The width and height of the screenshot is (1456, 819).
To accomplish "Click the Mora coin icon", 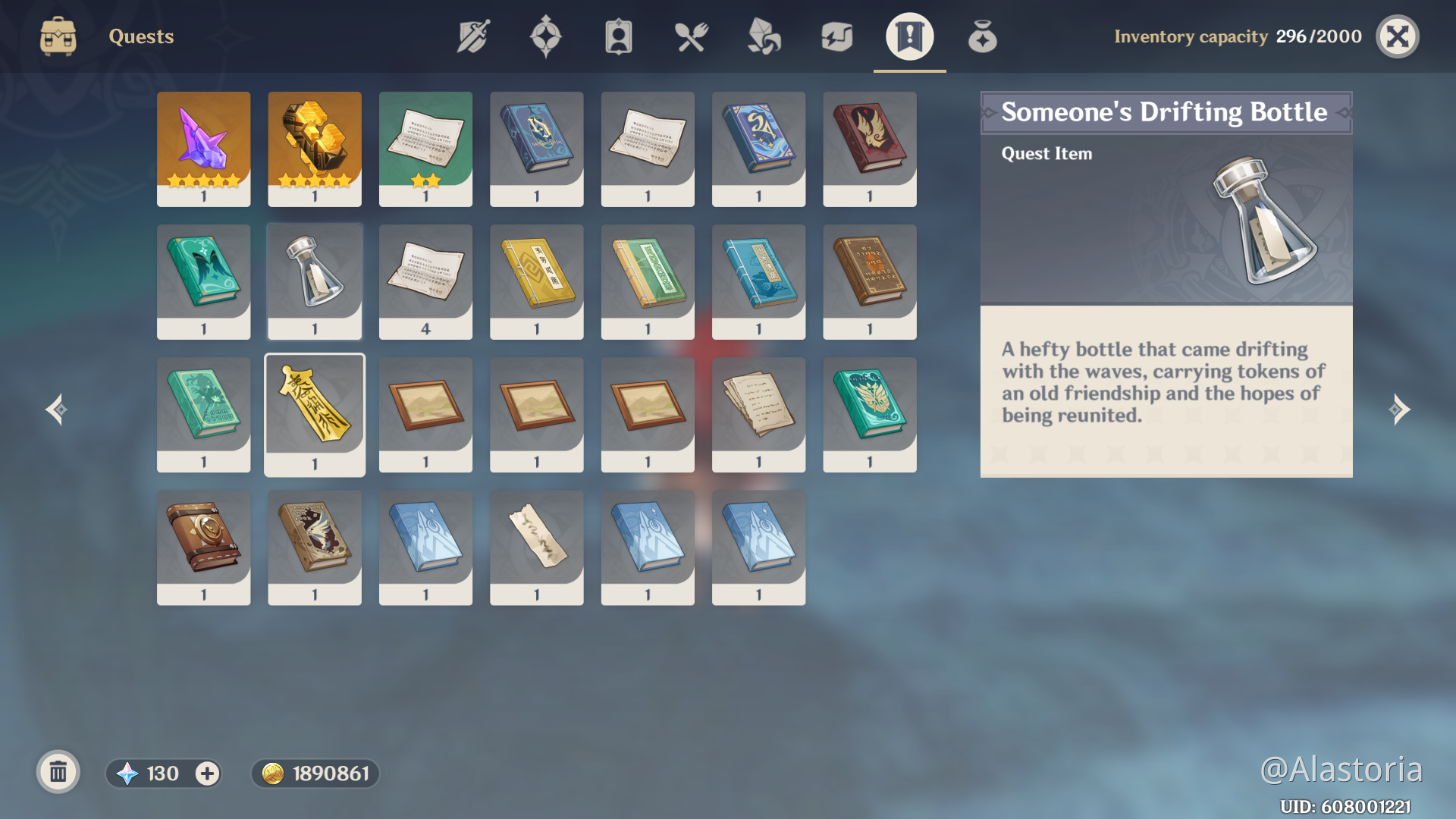I will pos(275,774).
